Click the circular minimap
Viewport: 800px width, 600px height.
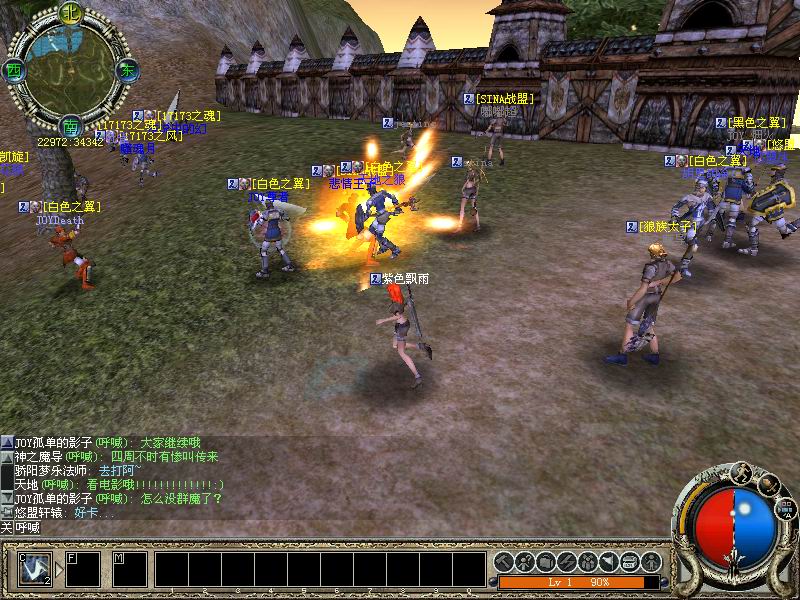(x=70, y=70)
